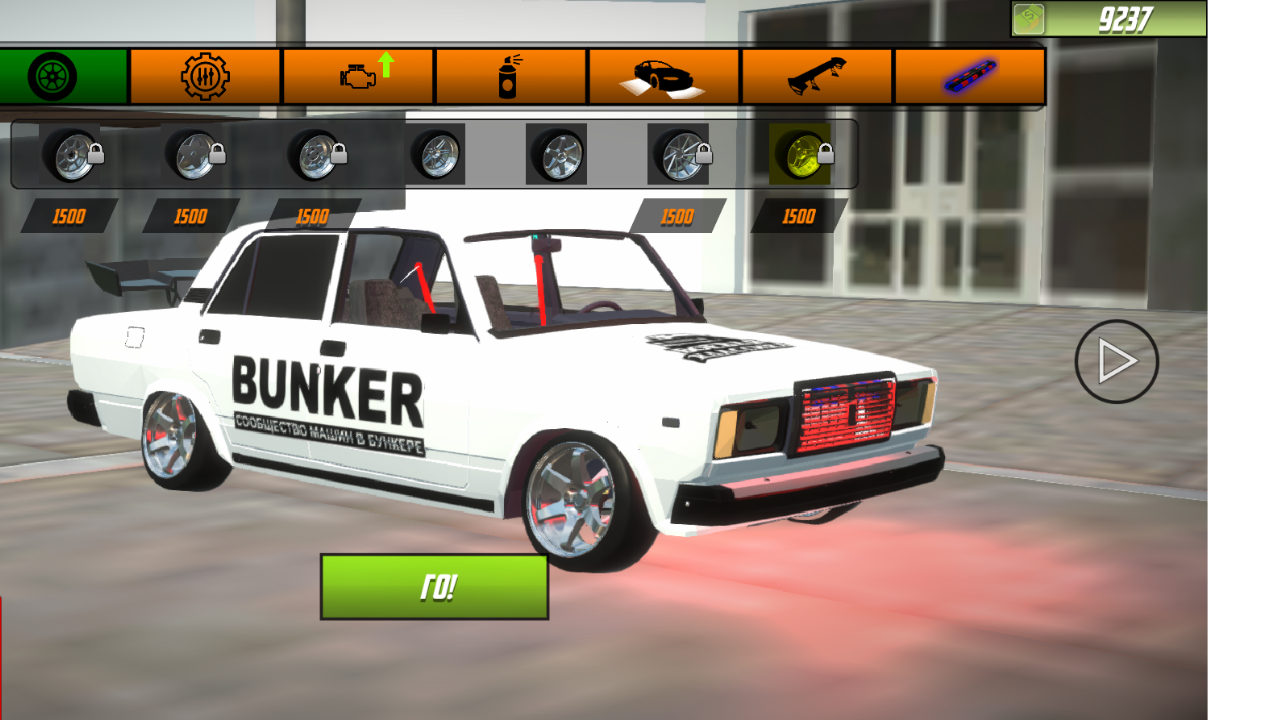Switch to the car body vinyls tab
Viewport: 1280px width, 720px height.
point(663,75)
